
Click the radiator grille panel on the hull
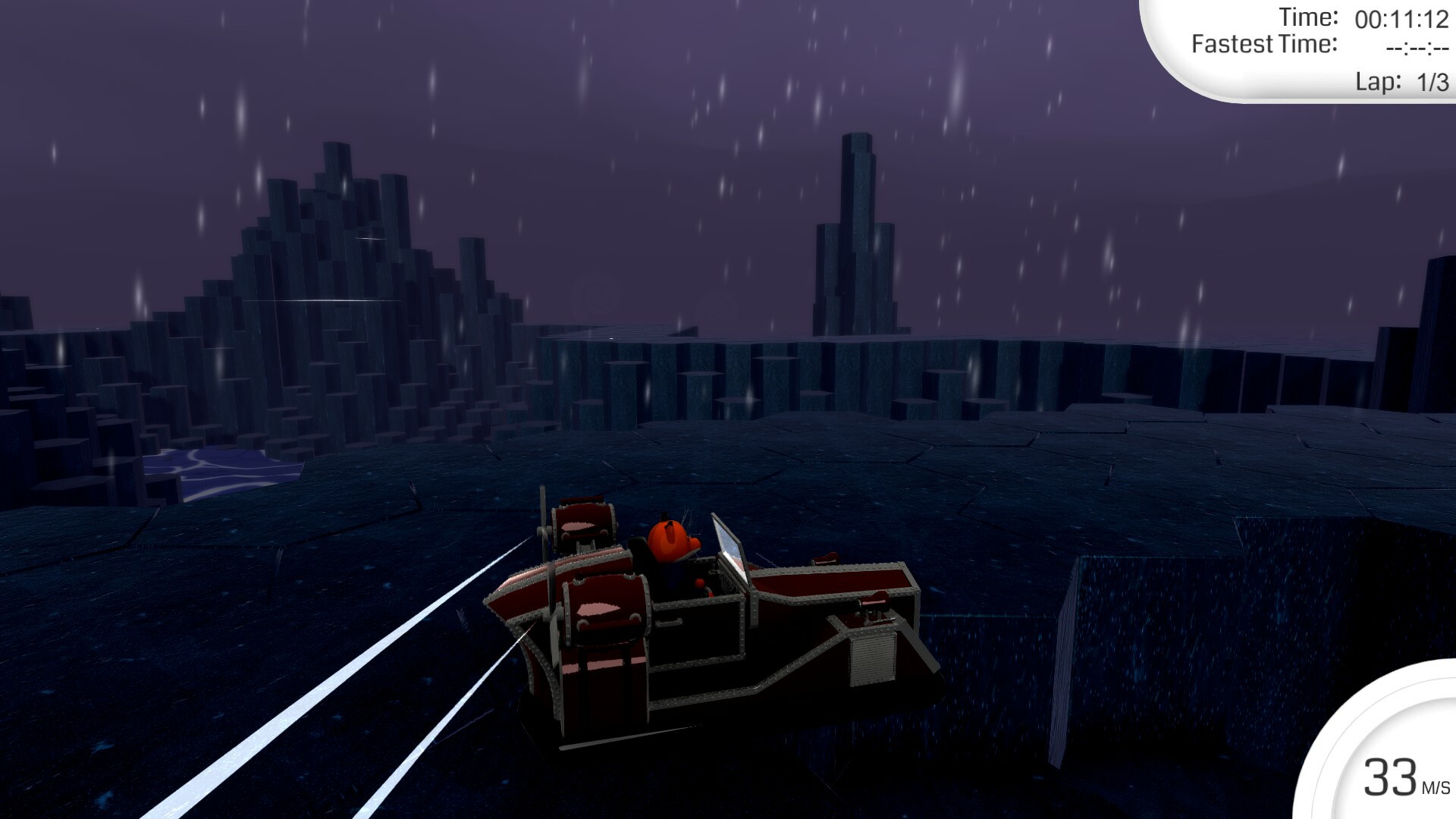tap(872, 657)
